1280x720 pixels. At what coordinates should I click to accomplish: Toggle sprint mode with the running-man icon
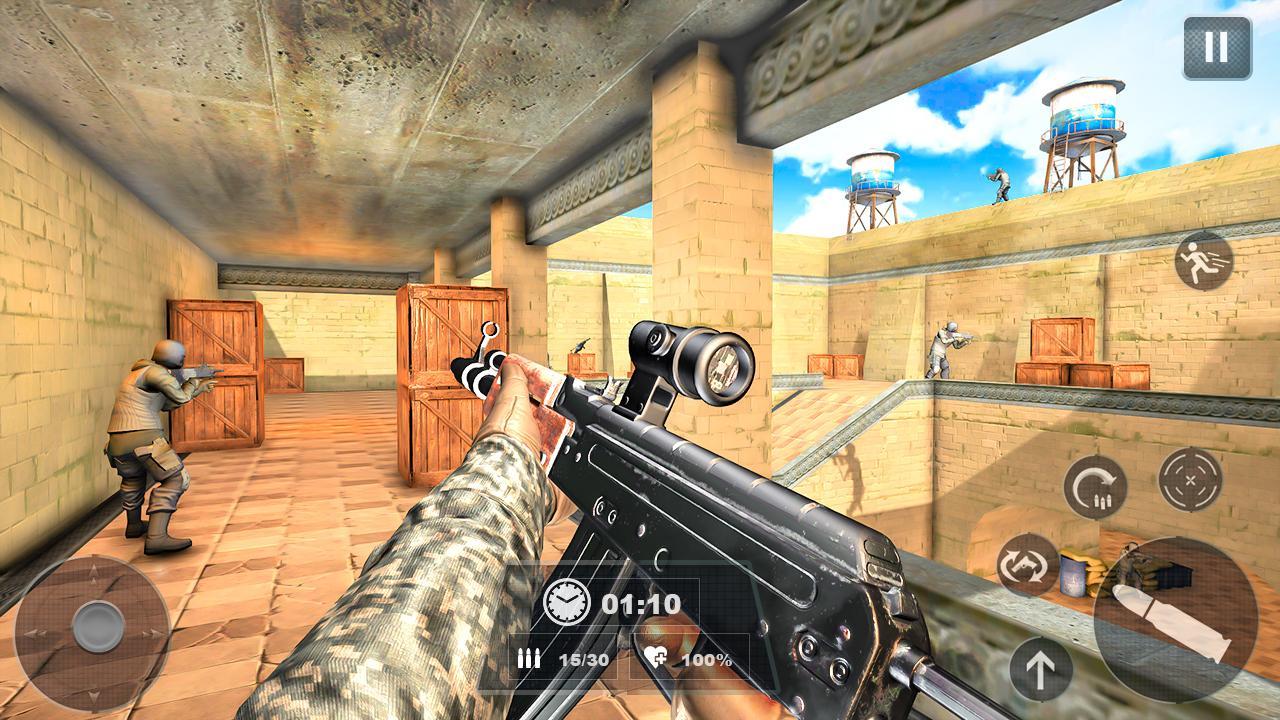(1205, 261)
